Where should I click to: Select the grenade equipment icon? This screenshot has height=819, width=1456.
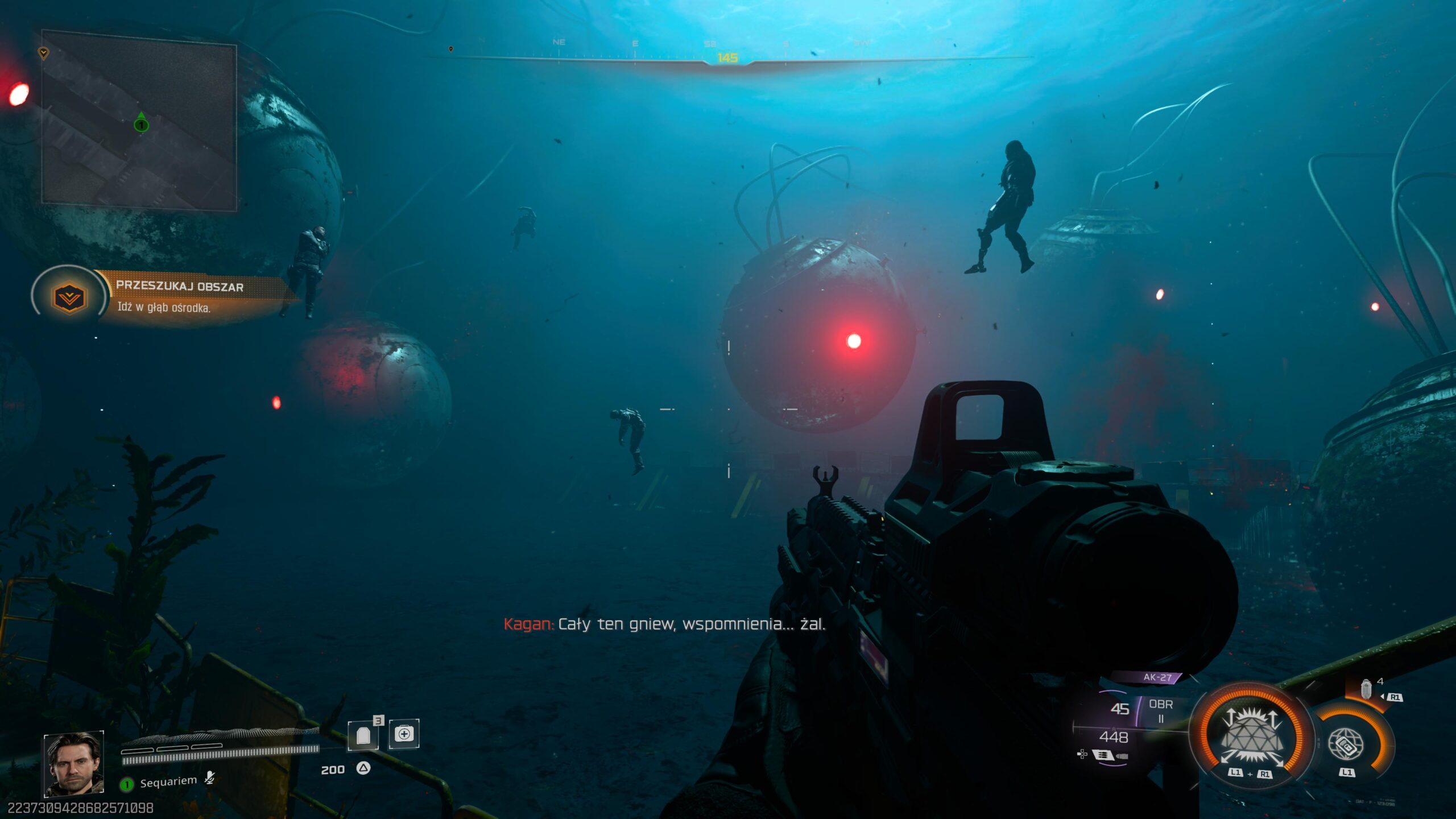tap(1366, 689)
